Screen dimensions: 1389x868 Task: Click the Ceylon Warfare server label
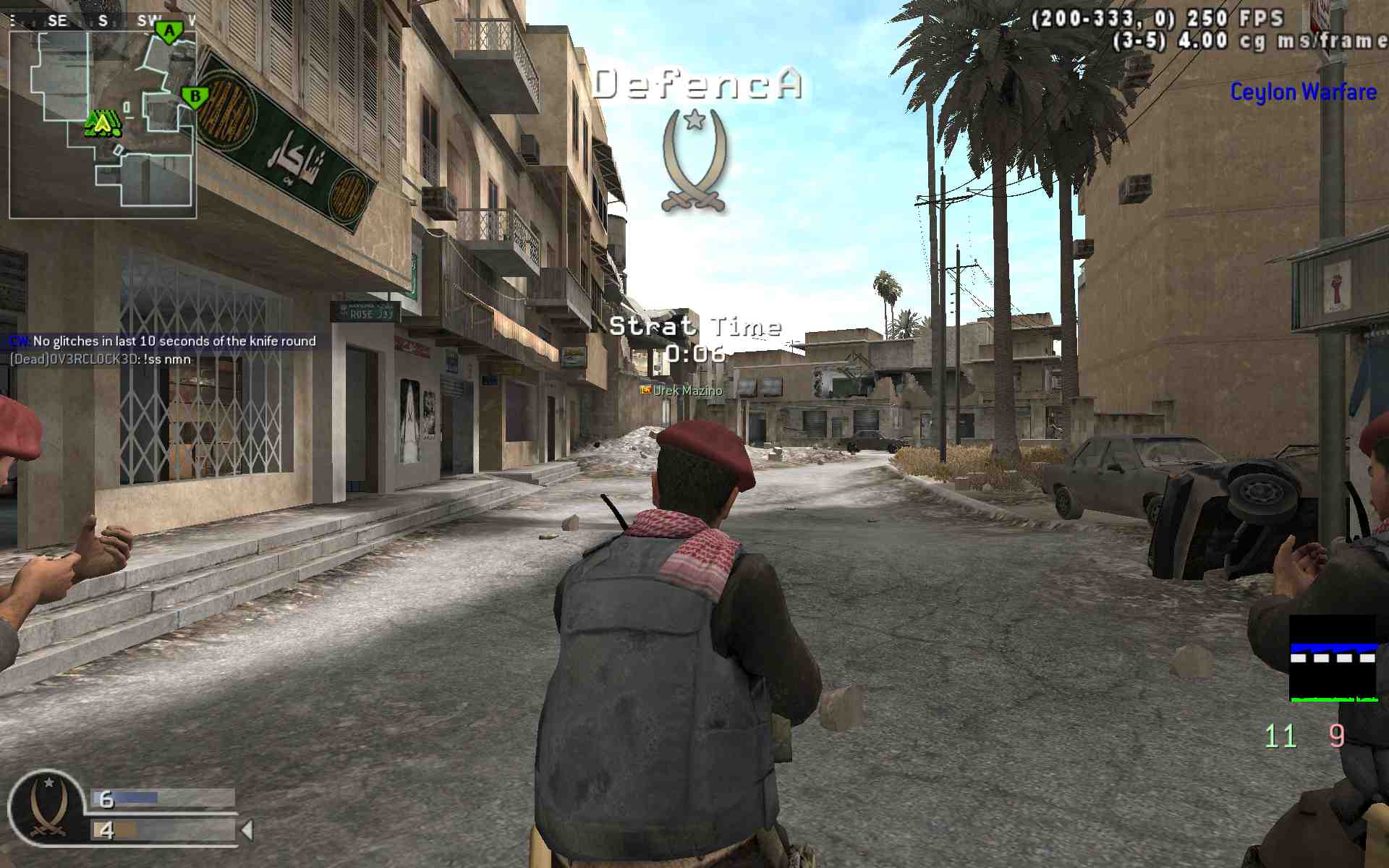[x=1302, y=92]
